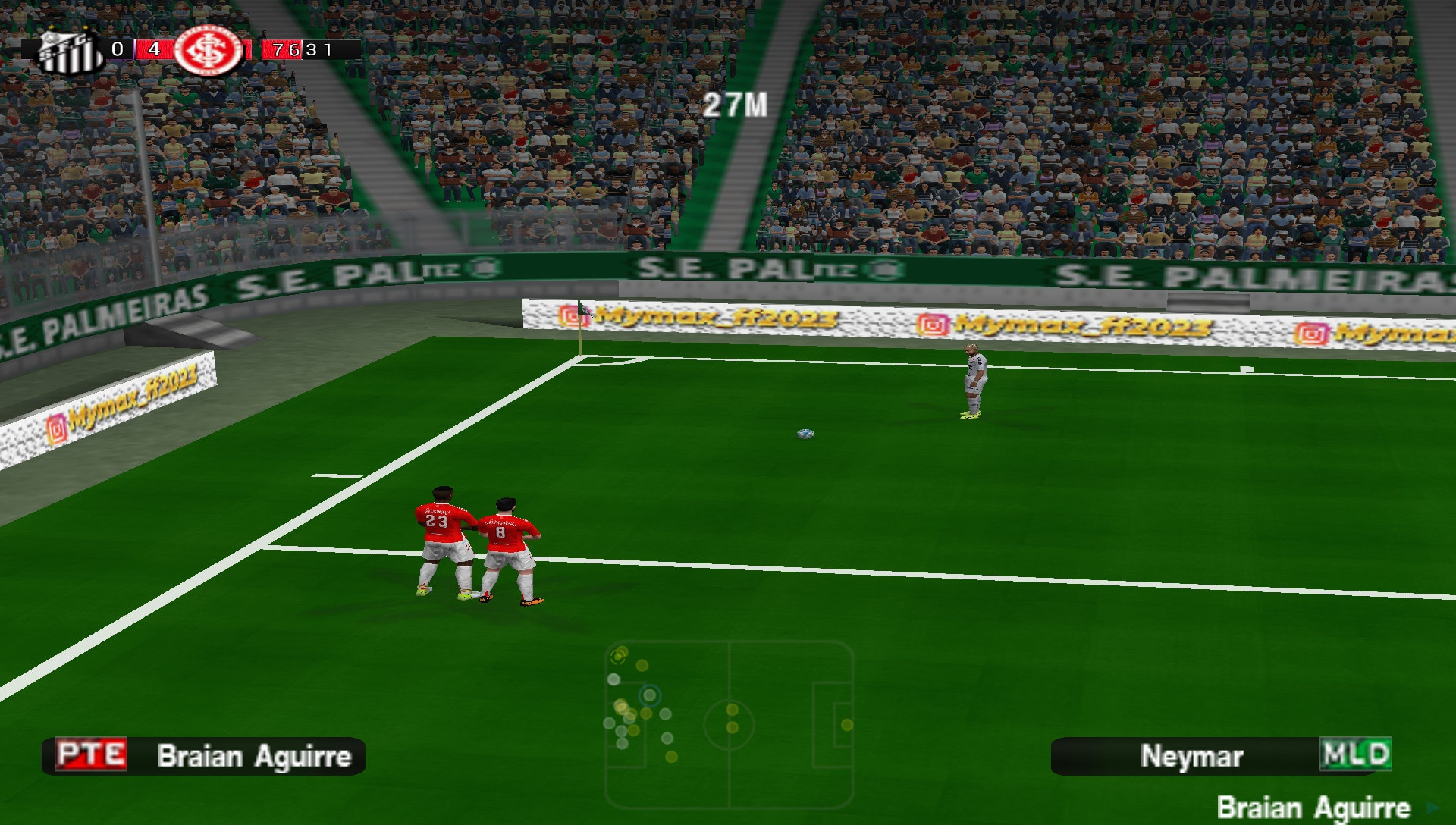Click the red PTE position badge
This screenshot has height=825, width=1456.
coord(91,754)
